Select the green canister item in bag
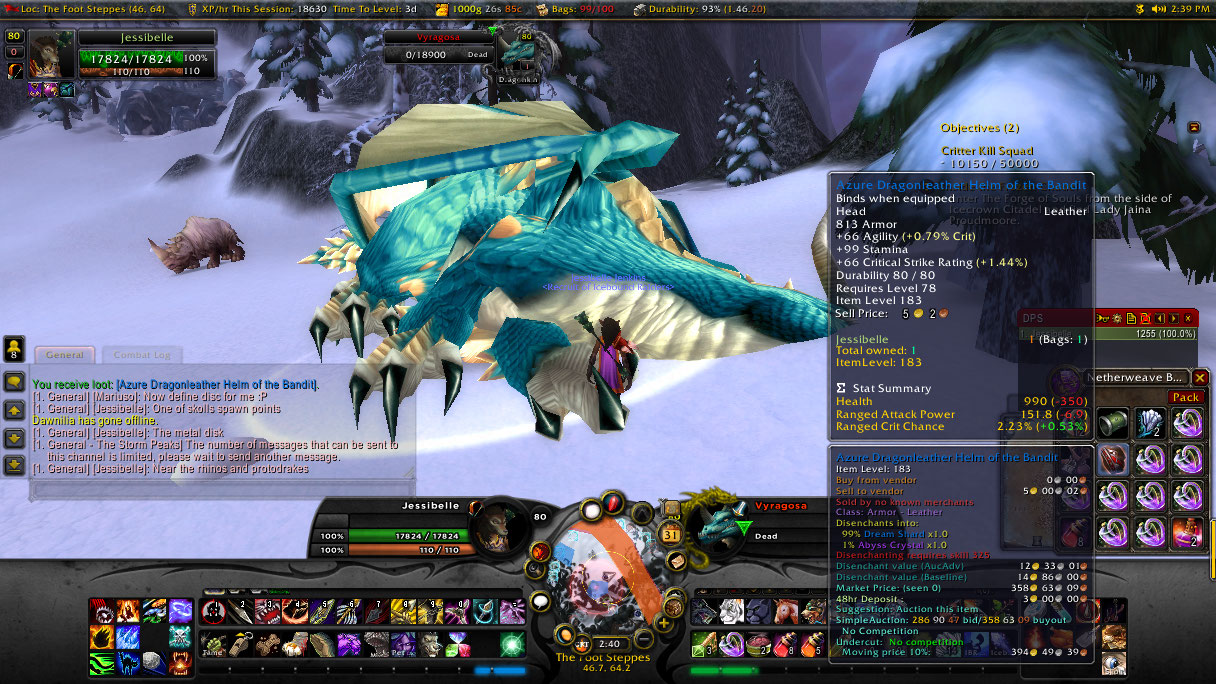This screenshot has height=684, width=1216. pyautogui.click(x=1113, y=422)
